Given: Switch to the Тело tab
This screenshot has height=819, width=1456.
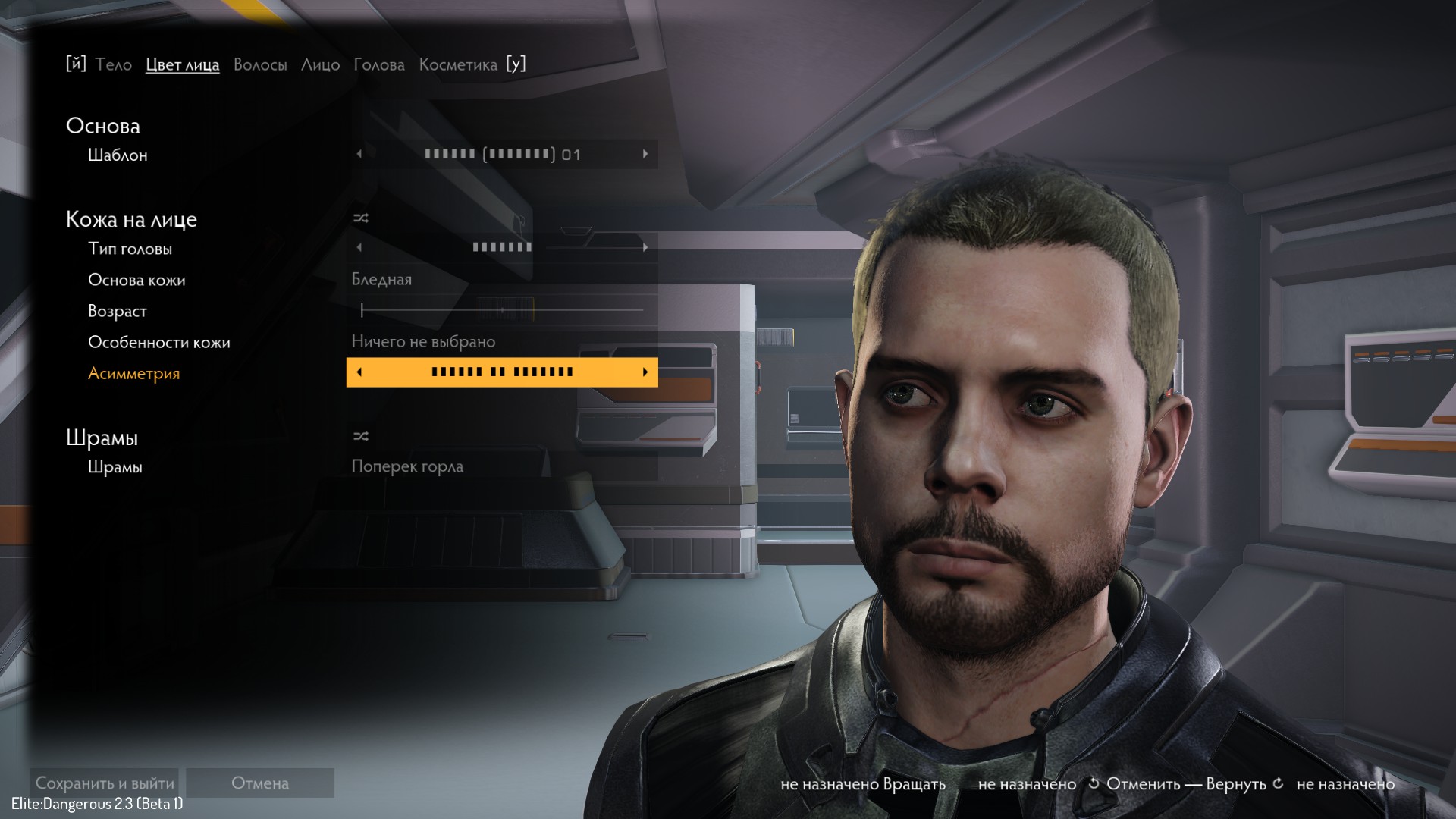Looking at the screenshot, I should click(x=114, y=65).
